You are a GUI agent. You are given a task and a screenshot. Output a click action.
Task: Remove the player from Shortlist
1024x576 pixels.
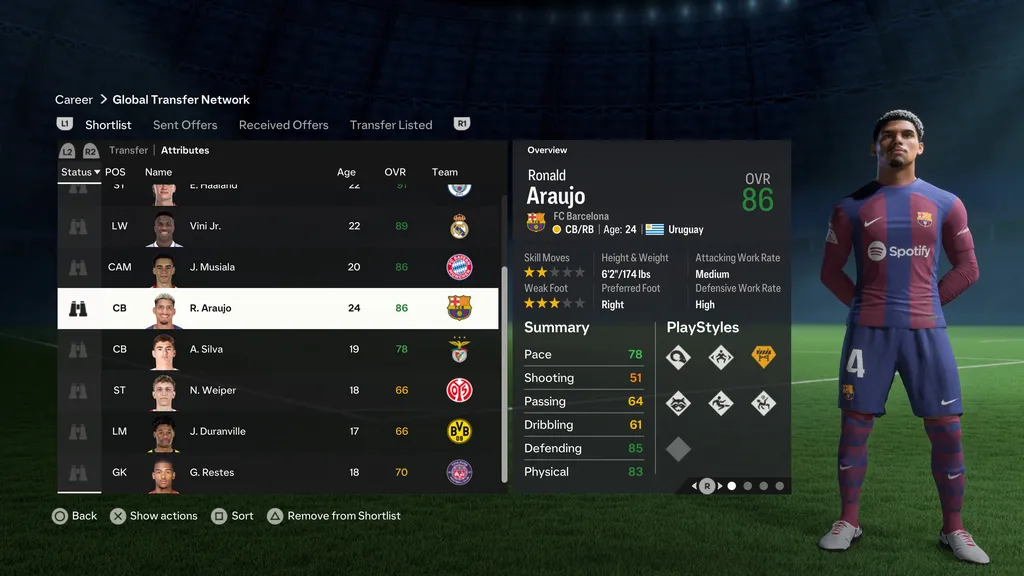(x=343, y=516)
